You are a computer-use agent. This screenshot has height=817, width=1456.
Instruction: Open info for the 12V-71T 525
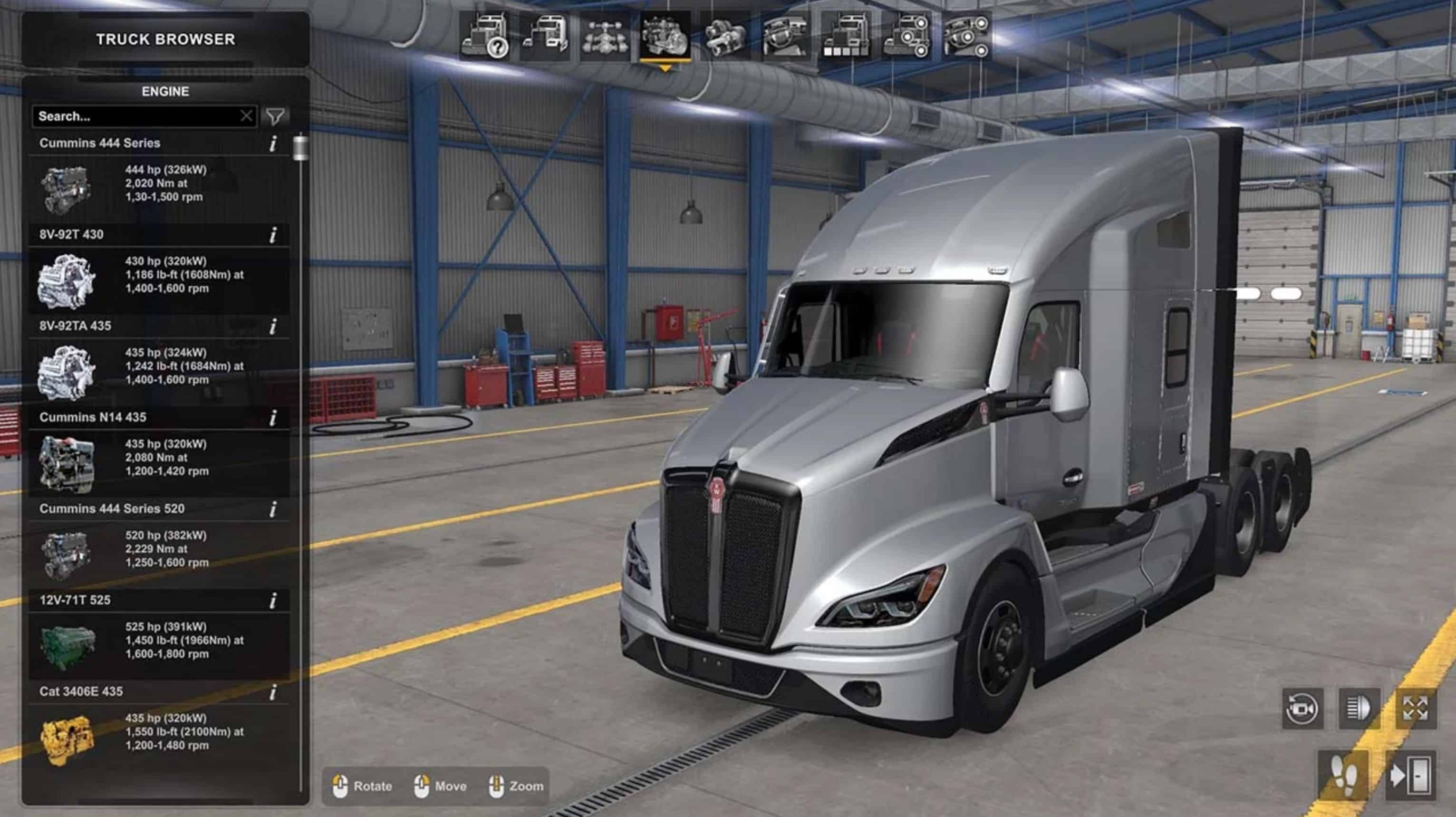coord(273,601)
